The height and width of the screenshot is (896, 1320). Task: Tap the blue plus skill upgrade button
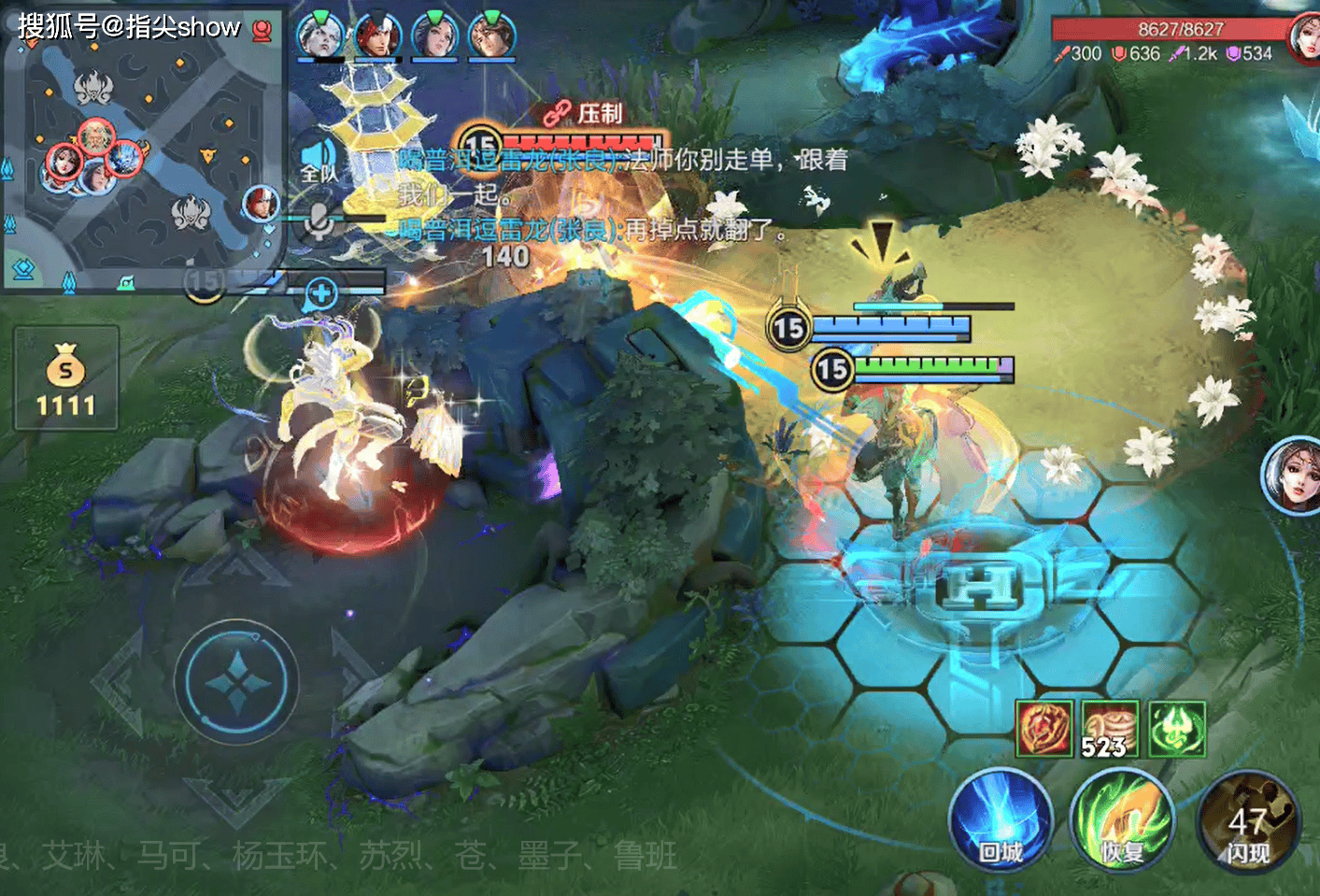click(320, 294)
